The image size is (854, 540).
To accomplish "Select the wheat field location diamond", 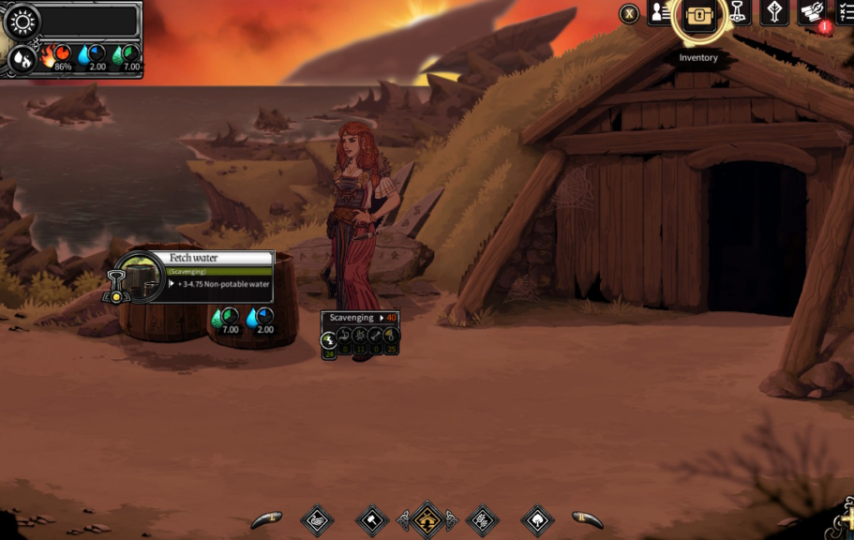I will [x=482, y=520].
